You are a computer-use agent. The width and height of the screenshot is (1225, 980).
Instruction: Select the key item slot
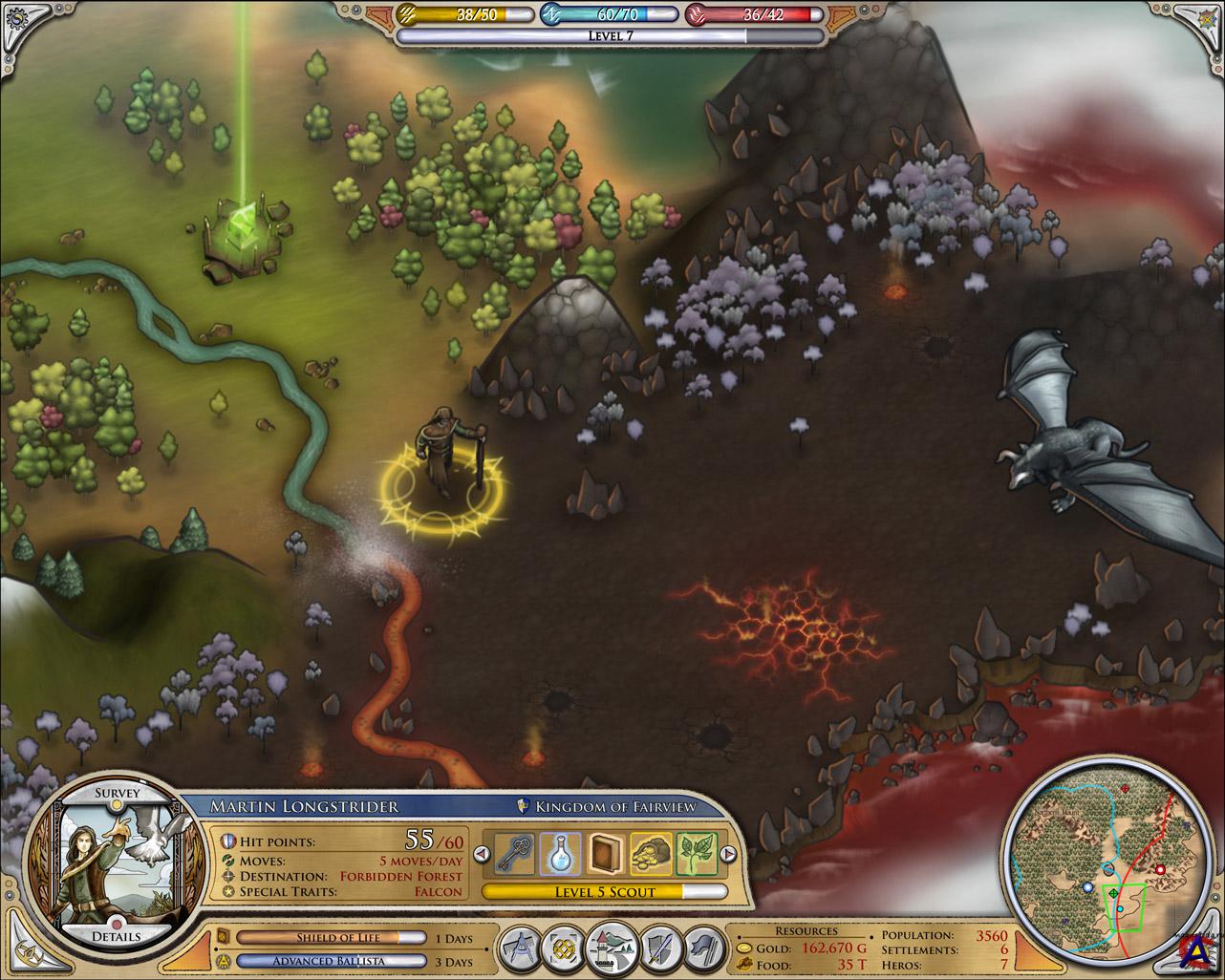tap(517, 854)
